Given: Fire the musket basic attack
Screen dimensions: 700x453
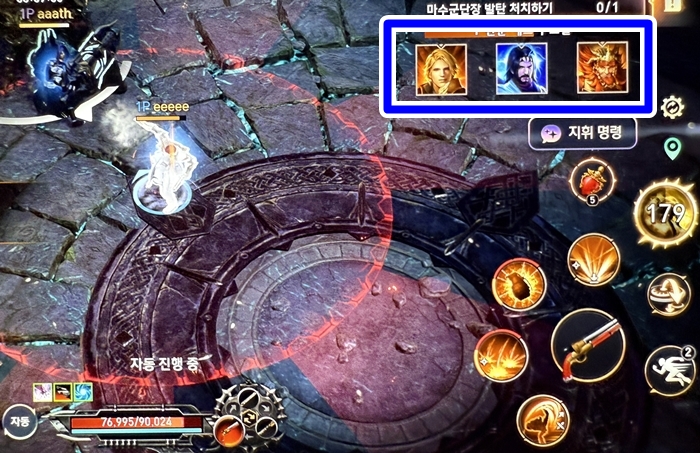Looking at the screenshot, I should [588, 345].
